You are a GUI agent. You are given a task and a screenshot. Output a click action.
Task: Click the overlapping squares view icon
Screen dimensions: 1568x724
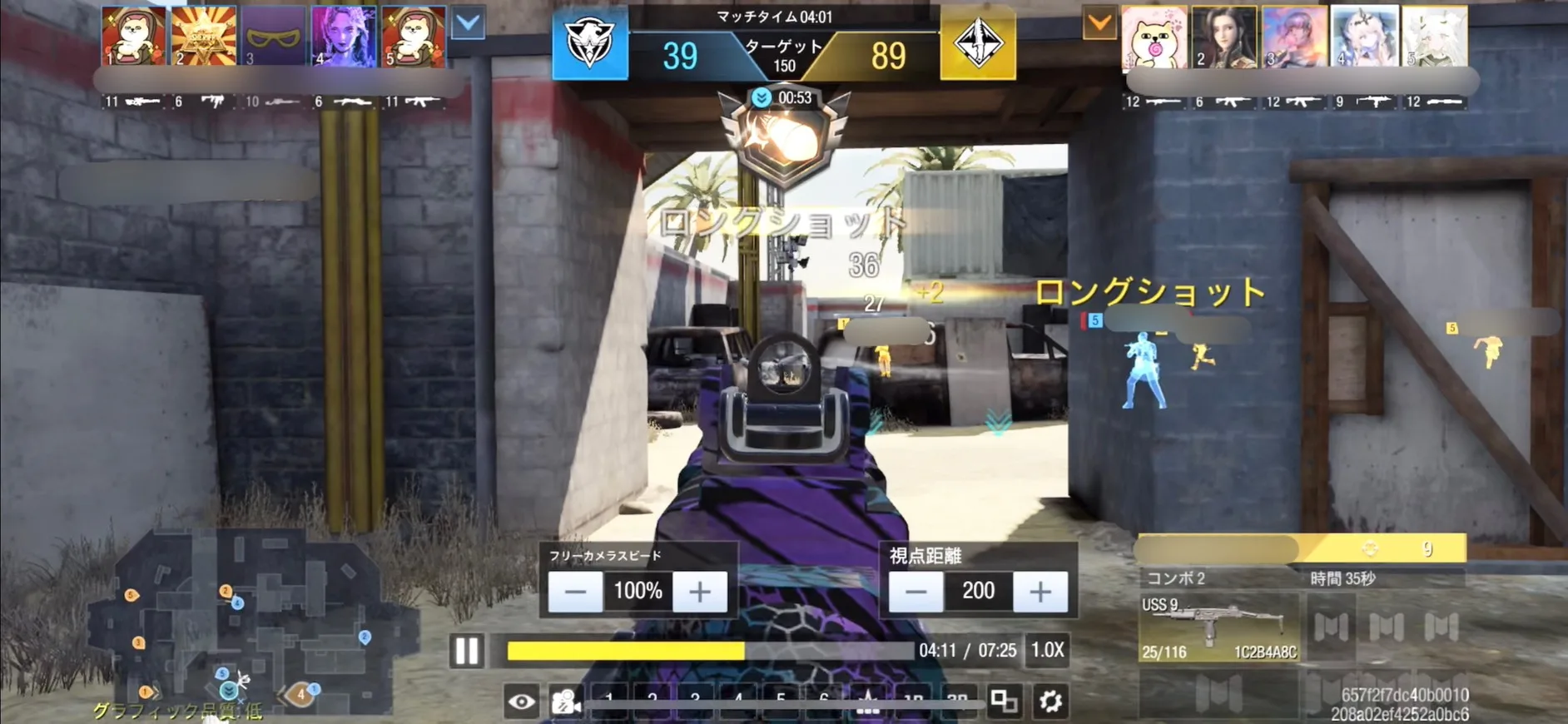pyautogui.click(x=1004, y=702)
